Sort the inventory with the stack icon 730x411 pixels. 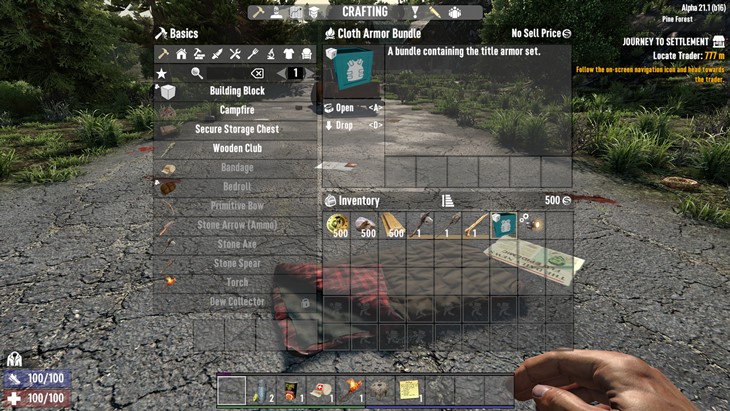pos(447,200)
